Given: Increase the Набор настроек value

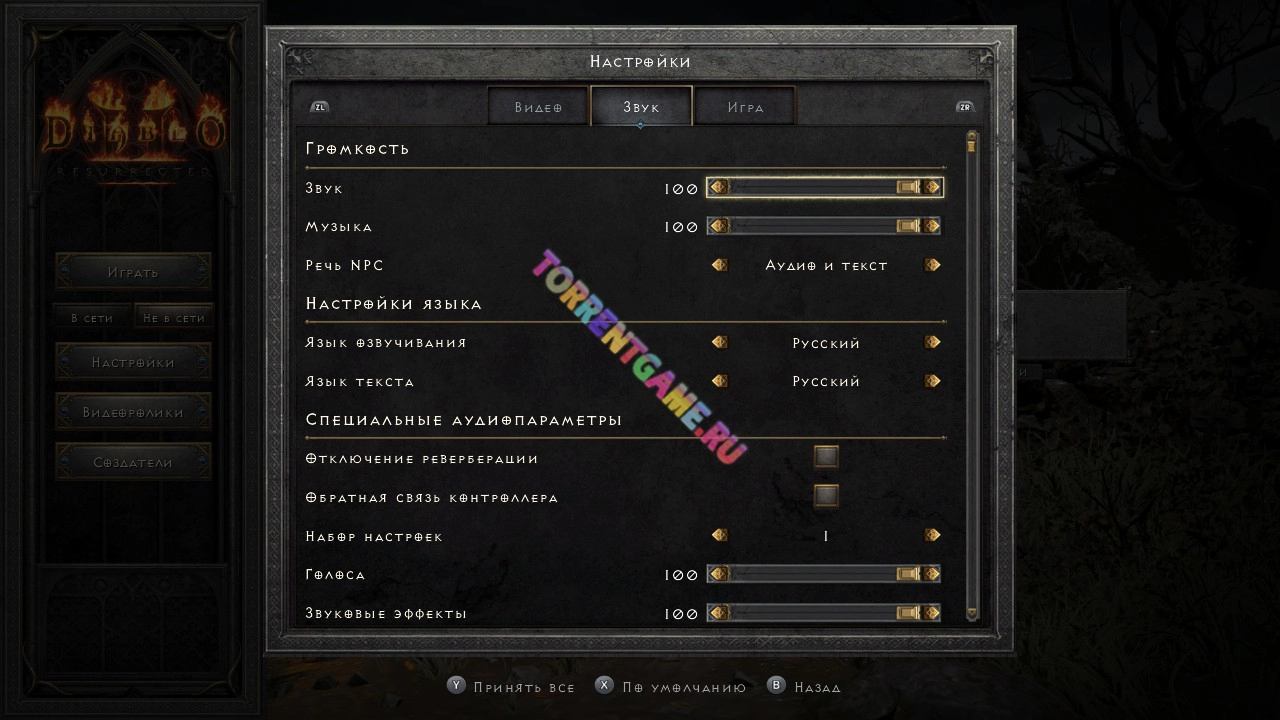Looking at the screenshot, I should click(x=932, y=536).
